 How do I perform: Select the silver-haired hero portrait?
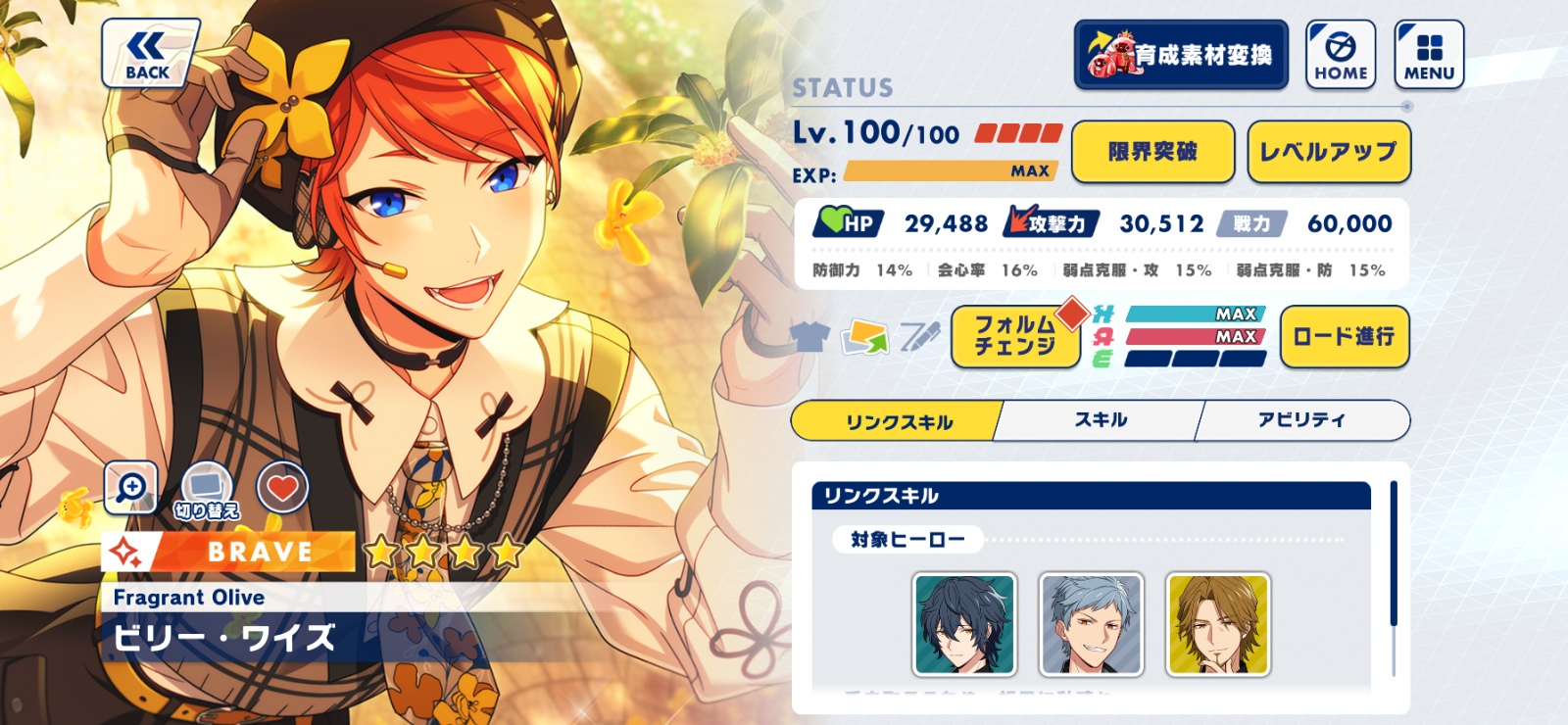coord(1091,625)
